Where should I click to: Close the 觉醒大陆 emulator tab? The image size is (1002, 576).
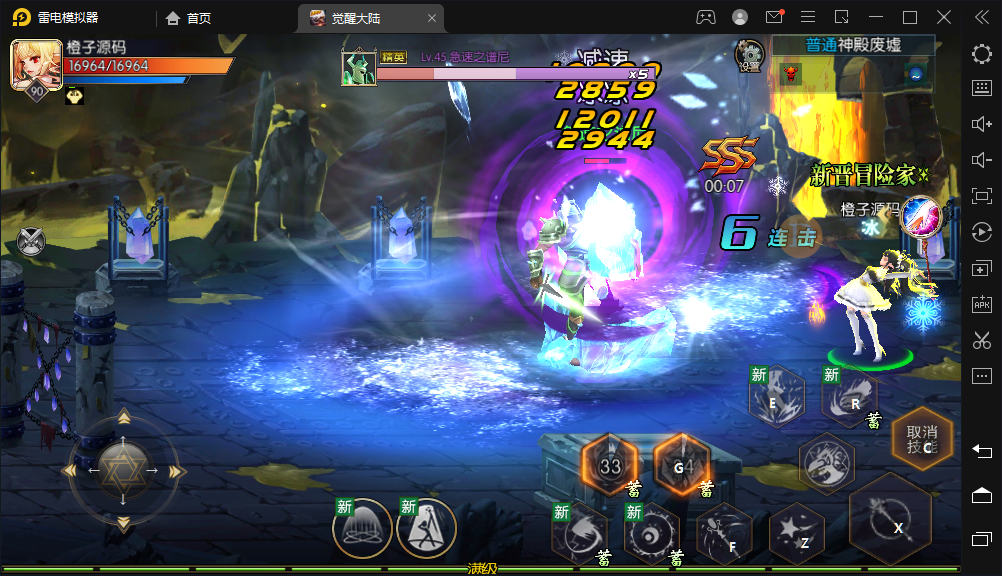432,17
